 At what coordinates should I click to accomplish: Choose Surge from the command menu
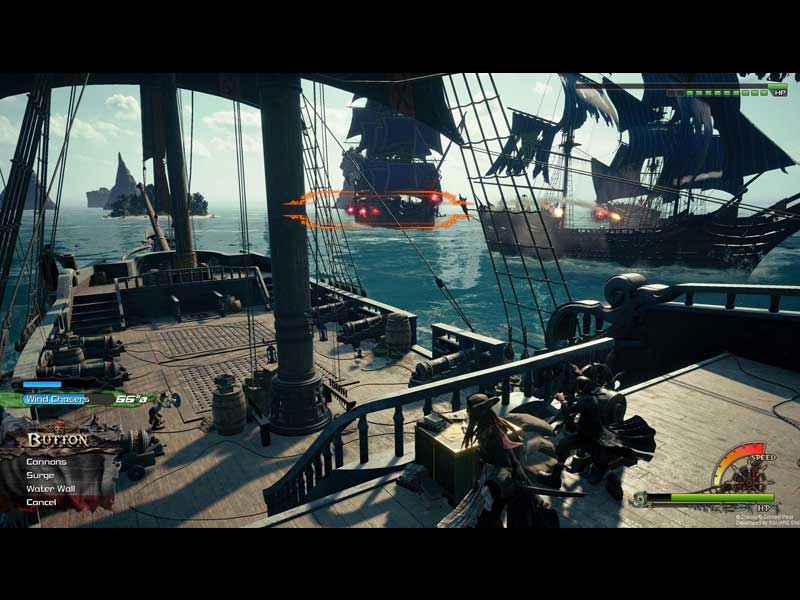point(41,475)
